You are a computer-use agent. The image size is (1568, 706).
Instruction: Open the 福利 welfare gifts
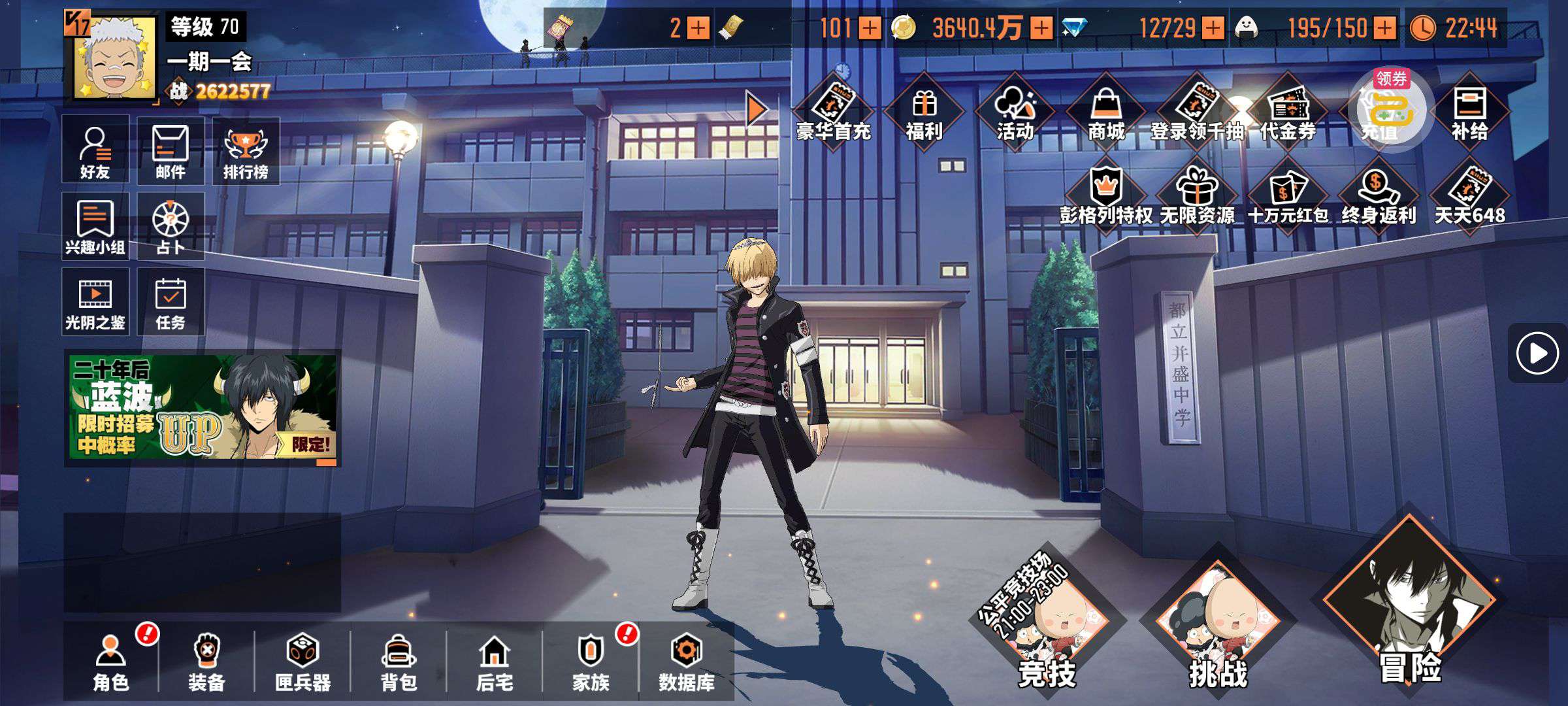(x=924, y=111)
